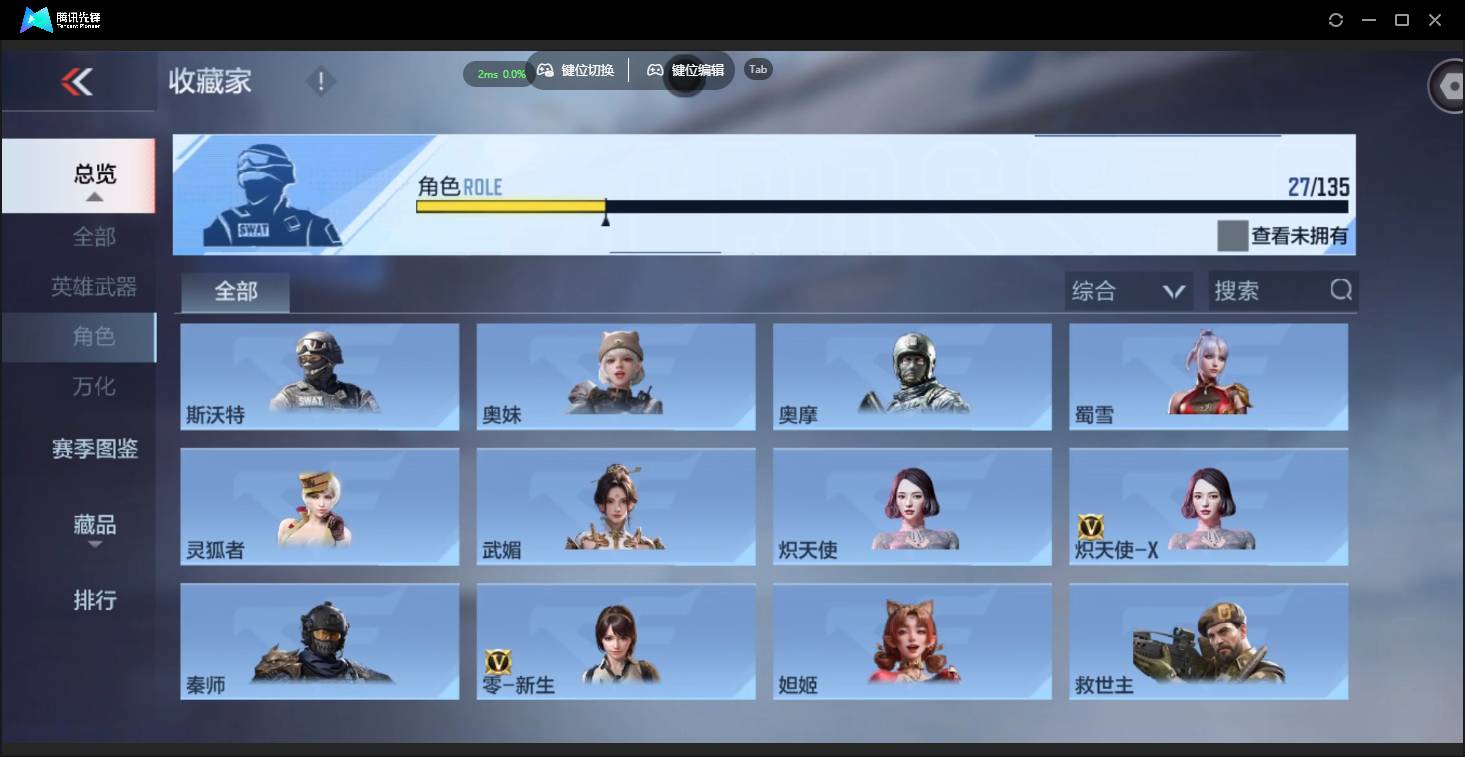Click the search magnifier icon
The image size is (1465, 757).
point(1340,290)
